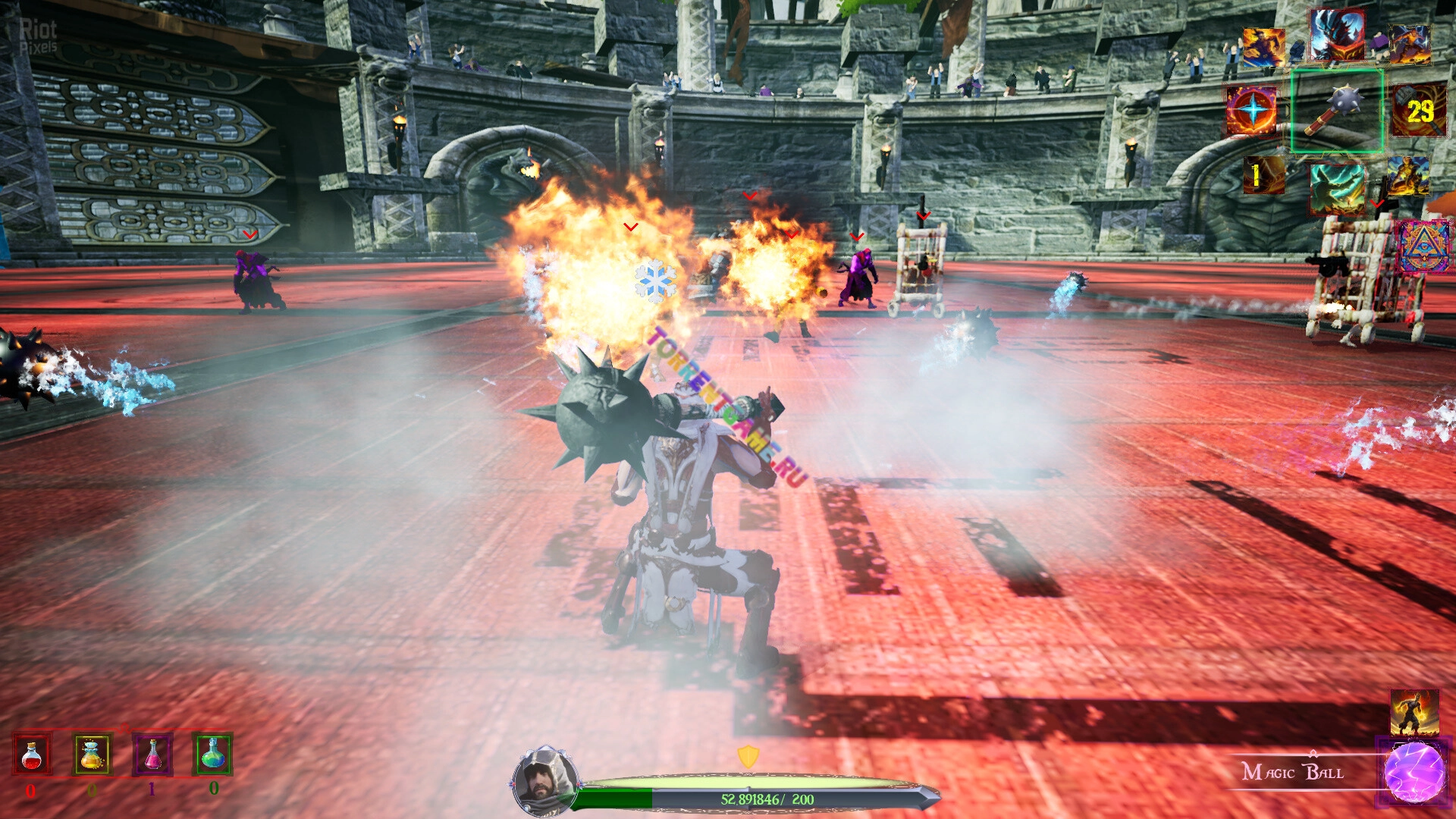This screenshot has height=819, width=1456.
Task: Cast the Magic Ball purple orb spell
Action: pyautogui.click(x=1414, y=773)
